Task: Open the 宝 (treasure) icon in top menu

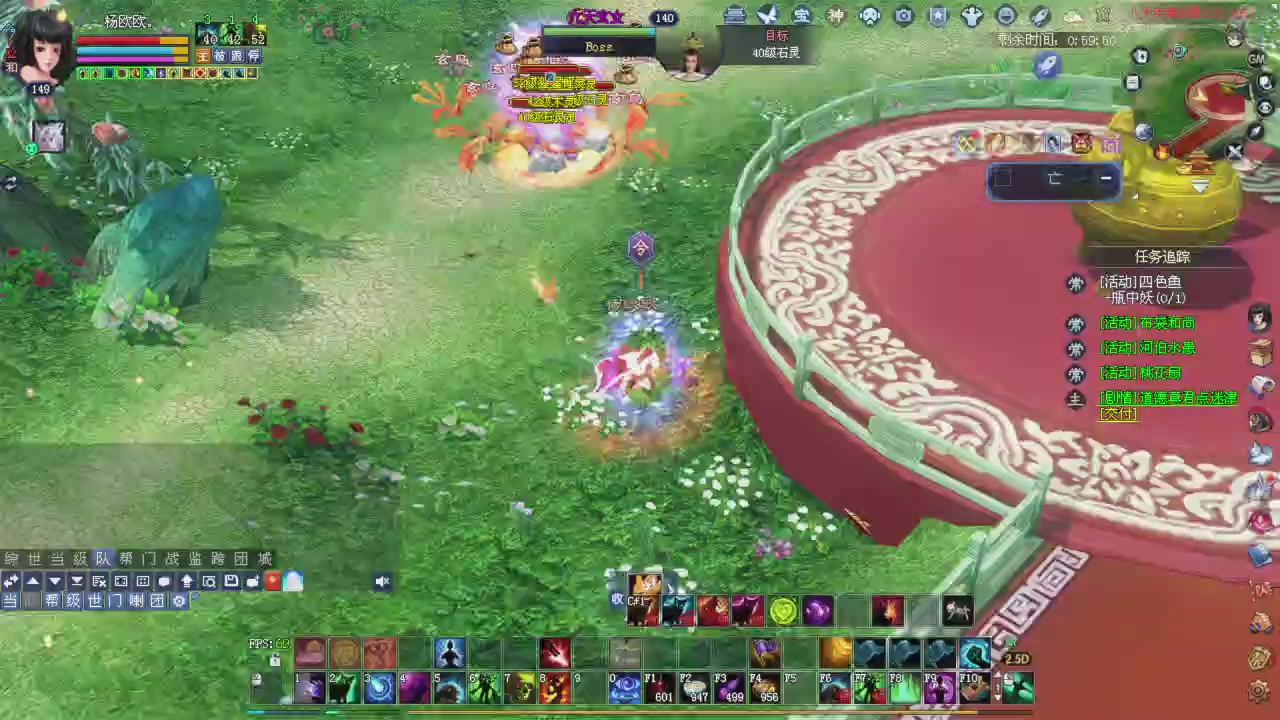Action: coord(803,15)
